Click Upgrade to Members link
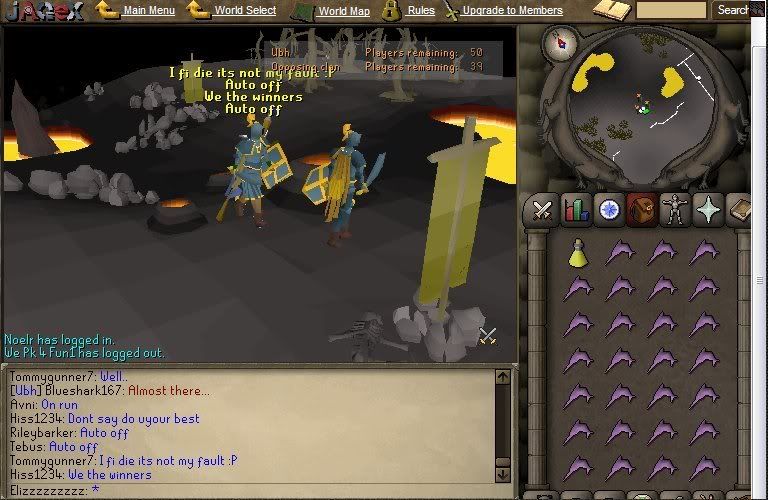Image resolution: width=768 pixels, height=500 pixels. click(x=512, y=11)
